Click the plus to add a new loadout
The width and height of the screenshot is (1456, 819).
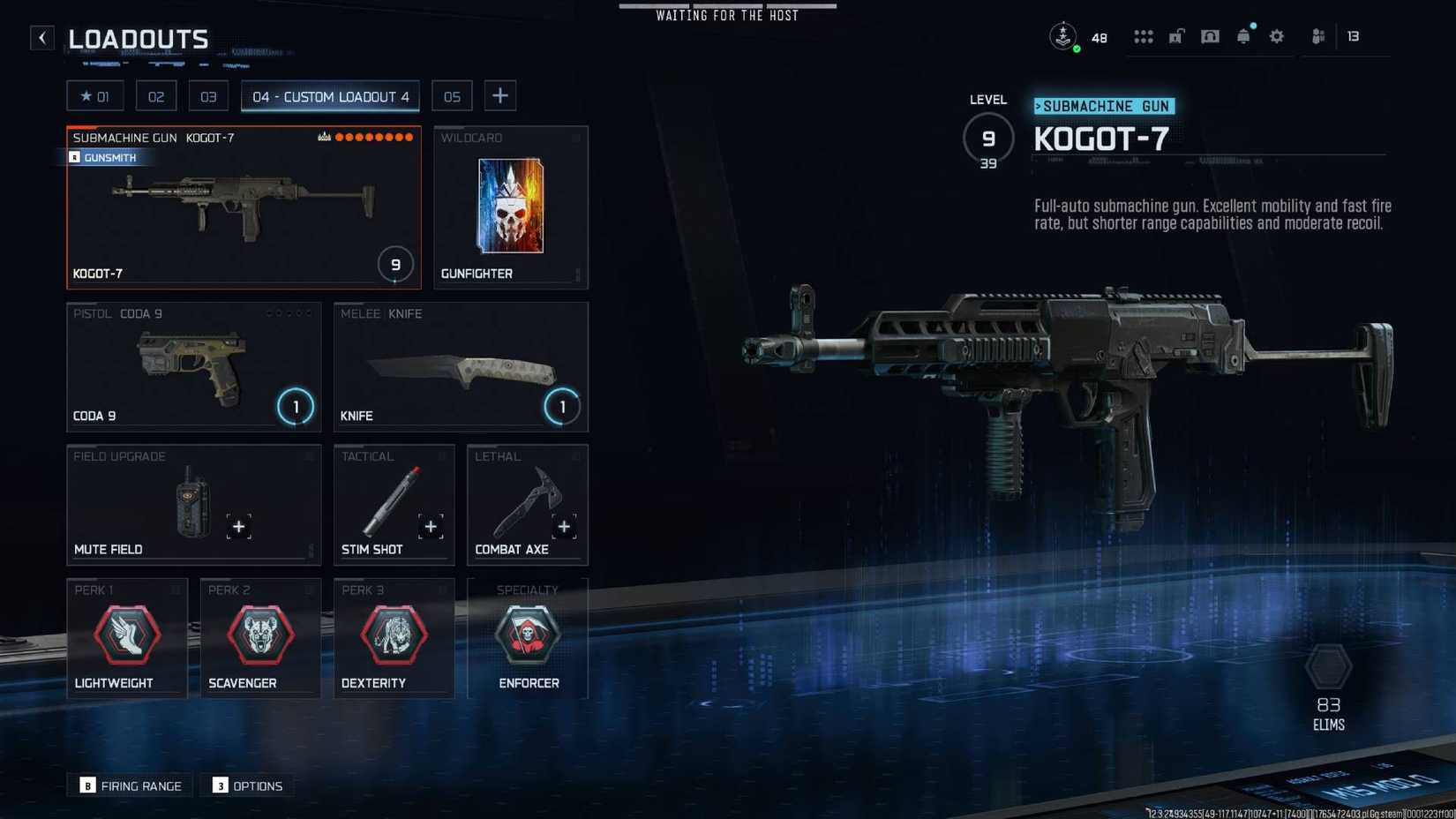click(x=500, y=95)
